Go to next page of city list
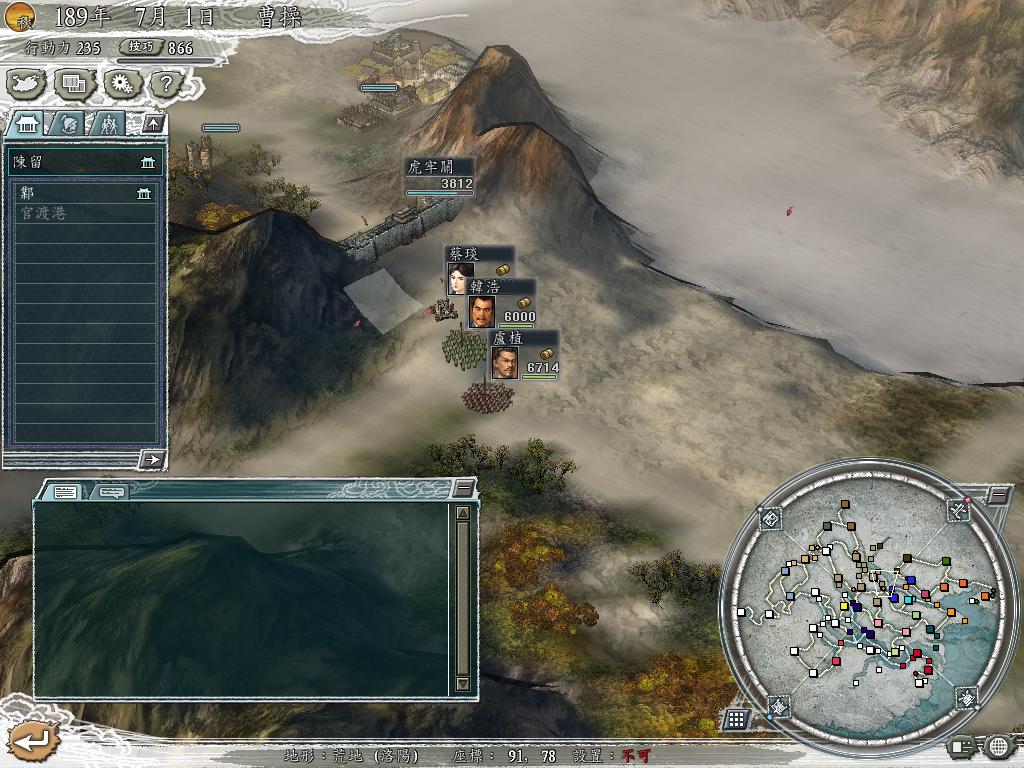 pyautogui.click(x=152, y=459)
